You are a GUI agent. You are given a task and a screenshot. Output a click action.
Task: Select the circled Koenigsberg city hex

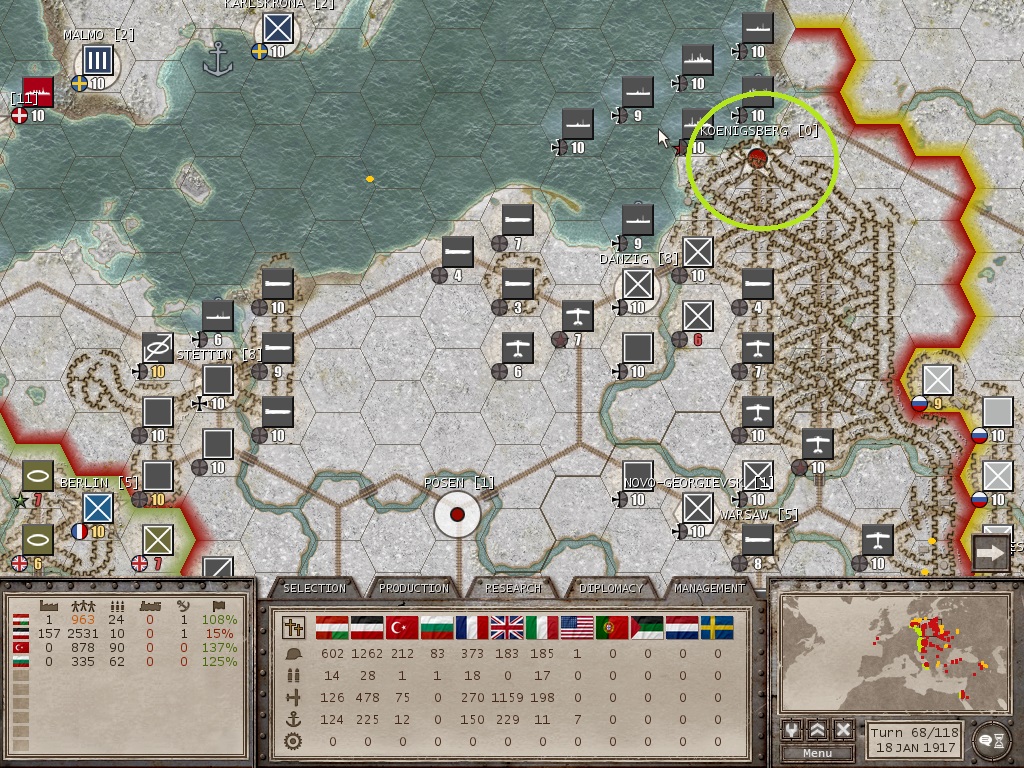[758, 159]
